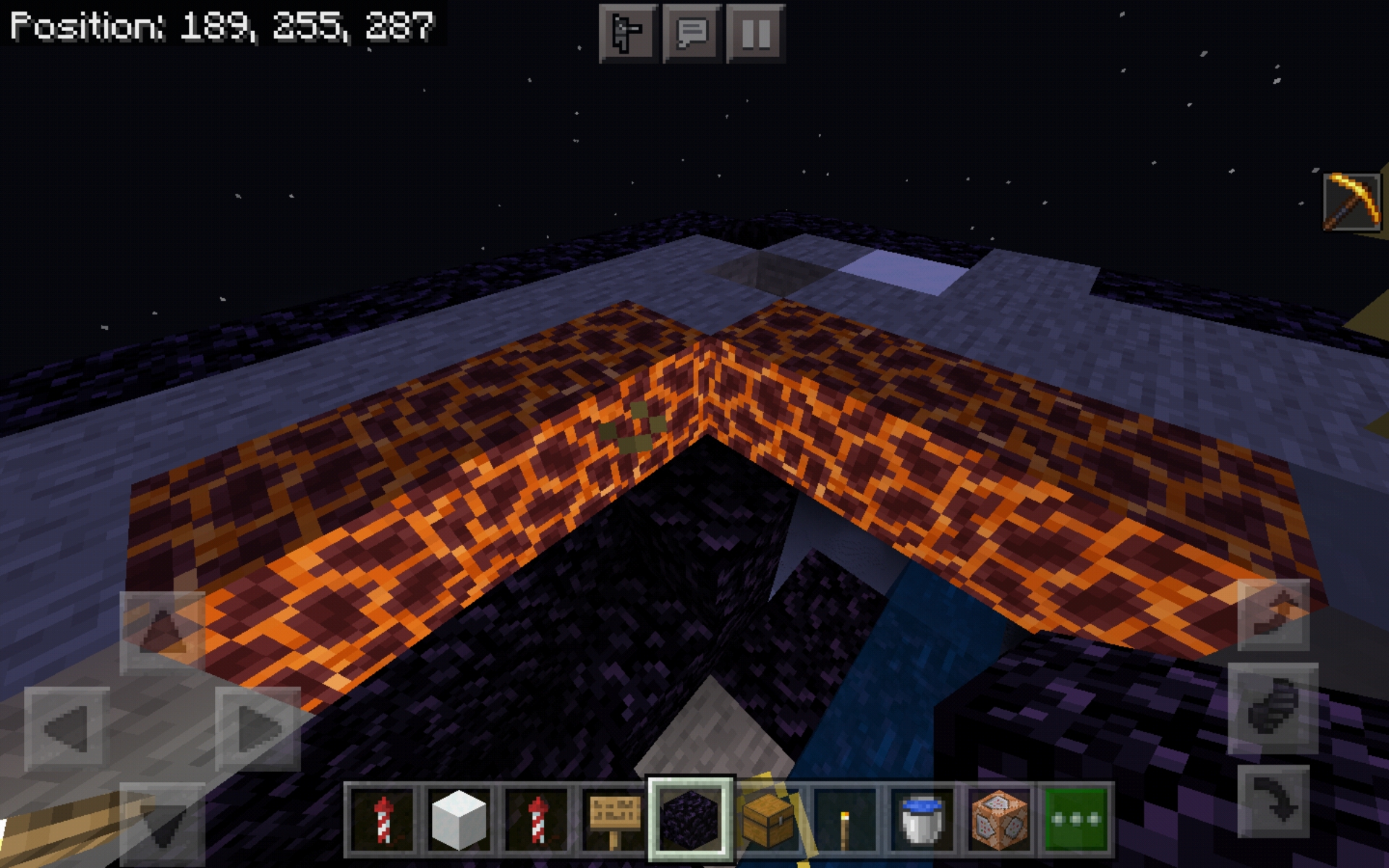Open the chat window

point(692,31)
